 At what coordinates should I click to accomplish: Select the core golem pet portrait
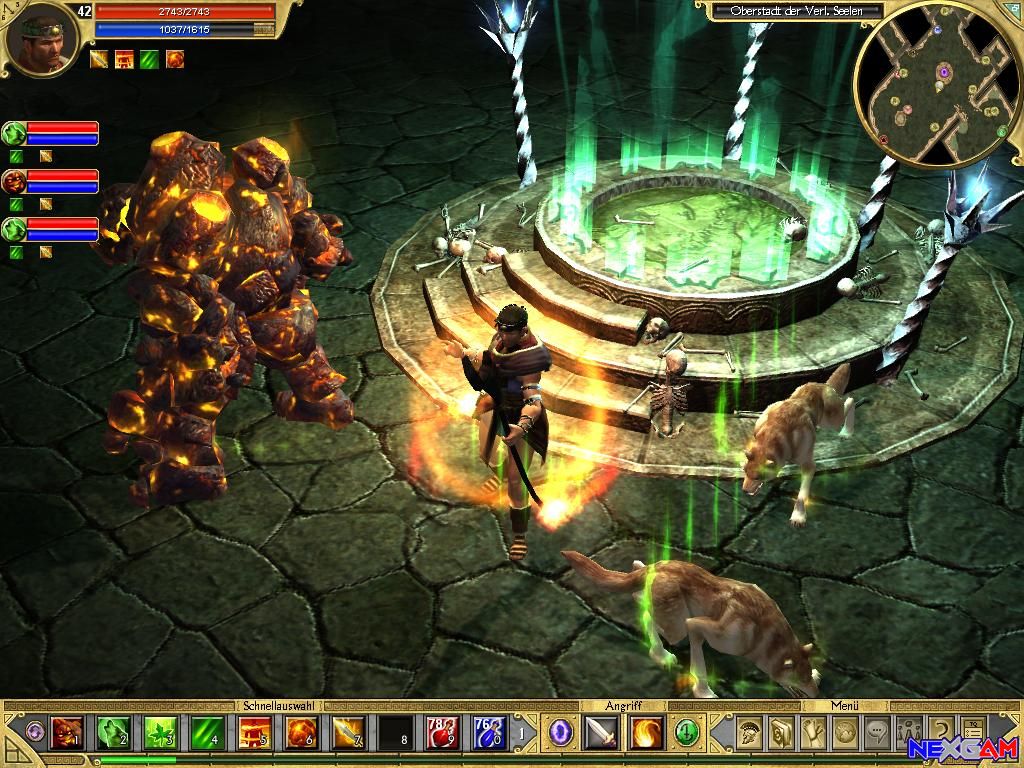coord(14,181)
